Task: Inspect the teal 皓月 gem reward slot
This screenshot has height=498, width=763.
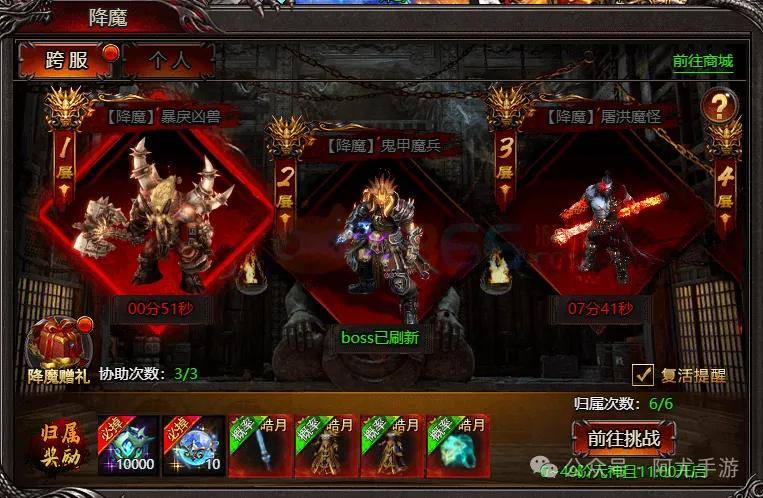Action: tap(457, 444)
